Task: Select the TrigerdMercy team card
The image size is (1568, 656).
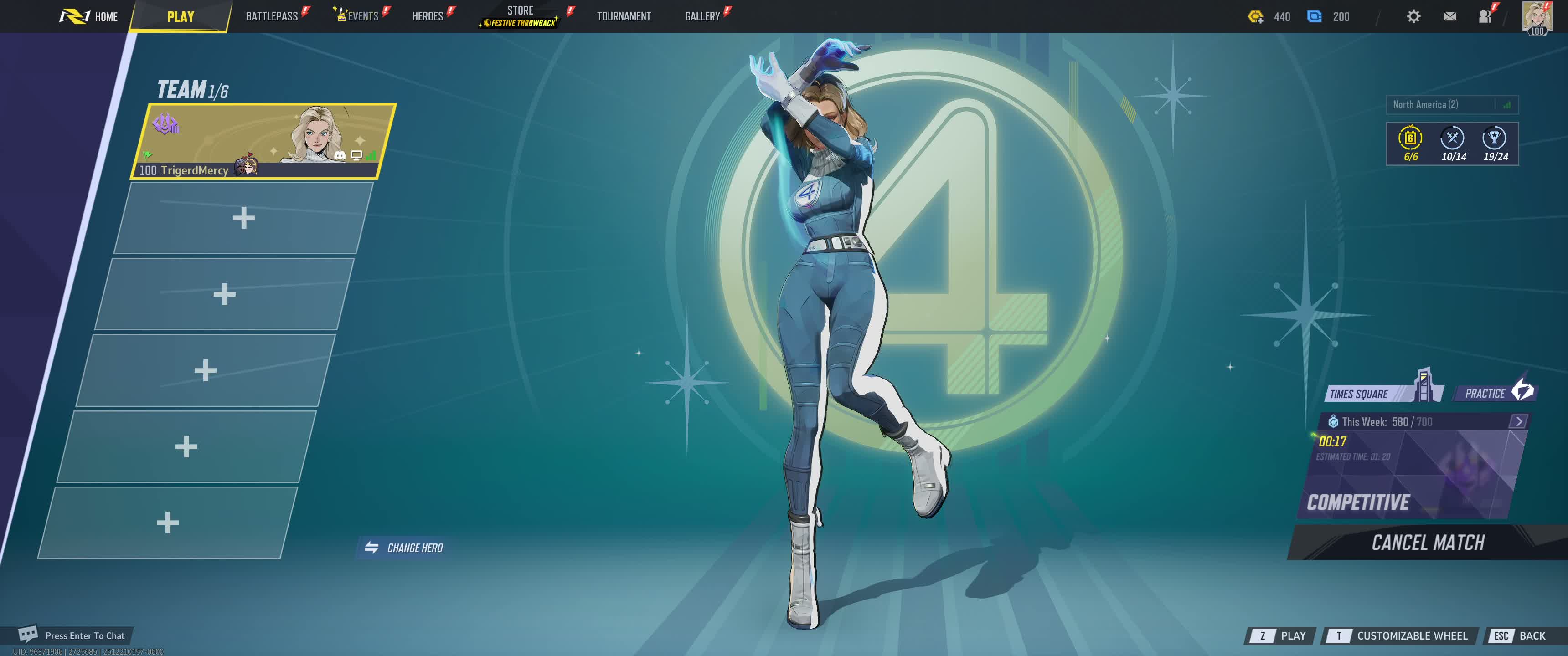Action: (x=263, y=141)
